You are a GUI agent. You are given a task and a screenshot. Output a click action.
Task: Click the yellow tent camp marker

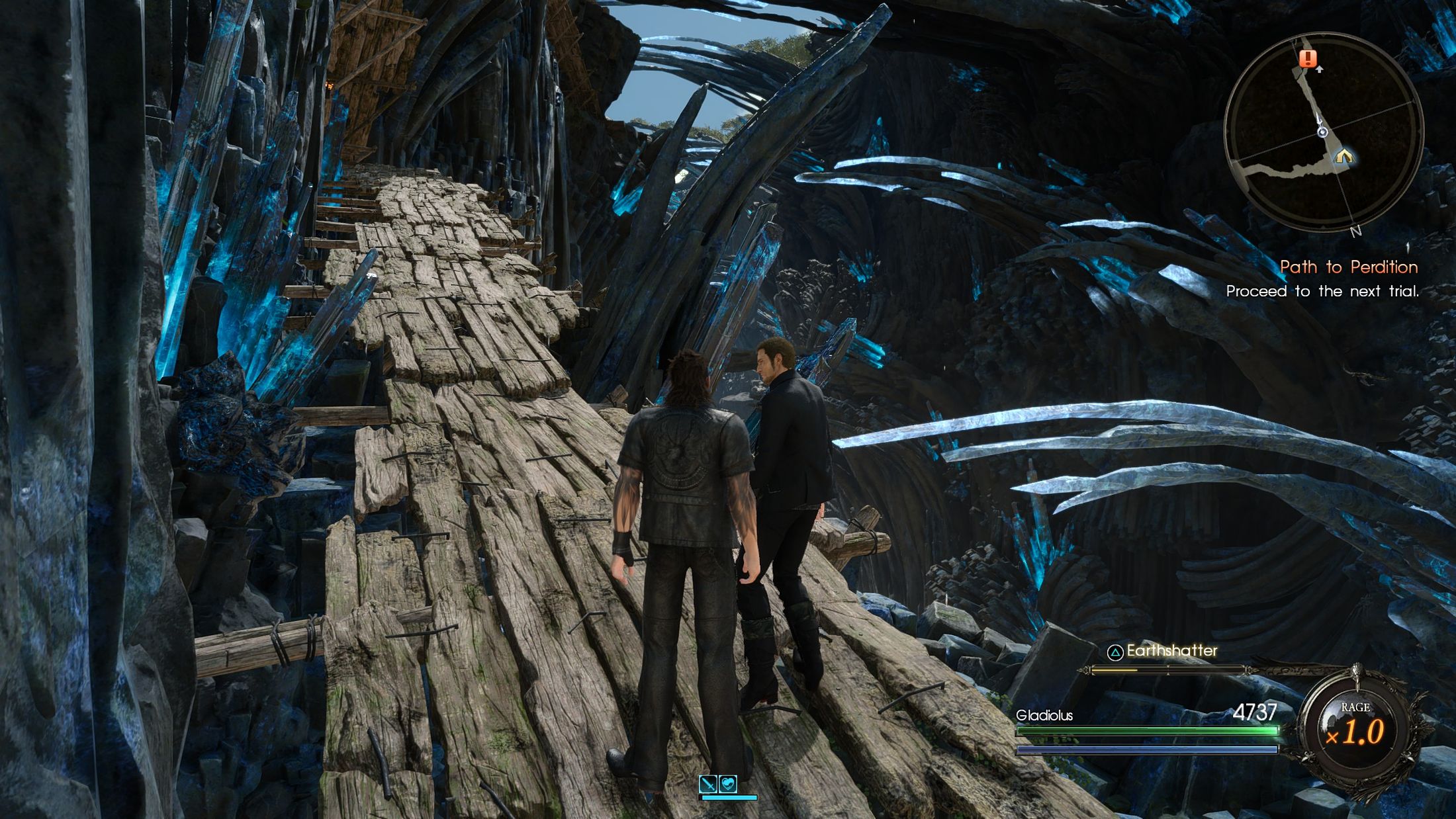[1343, 156]
